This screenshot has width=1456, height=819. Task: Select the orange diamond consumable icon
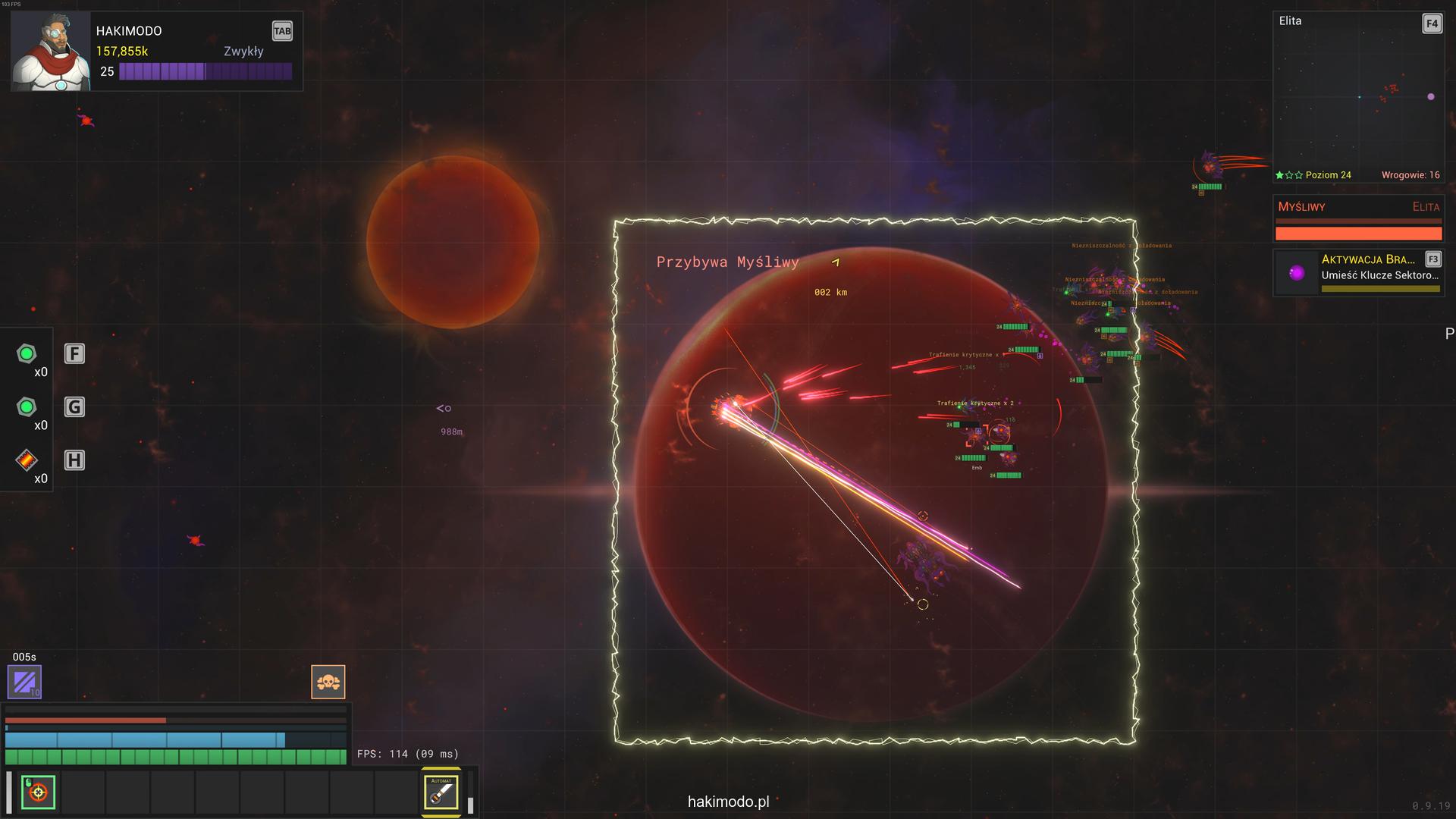click(x=27, y=460)
